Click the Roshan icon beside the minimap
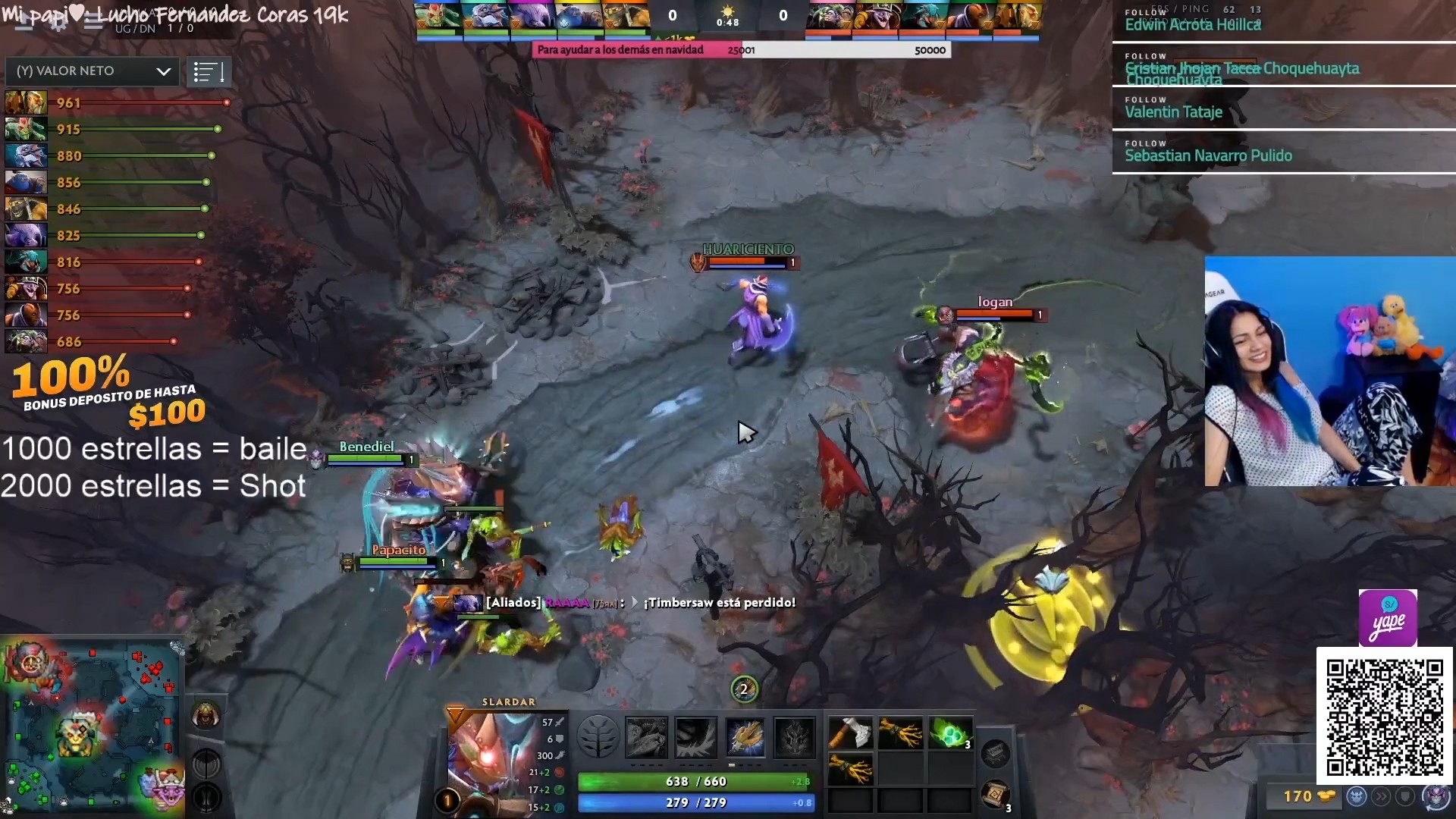 click(x=206, y=715)
